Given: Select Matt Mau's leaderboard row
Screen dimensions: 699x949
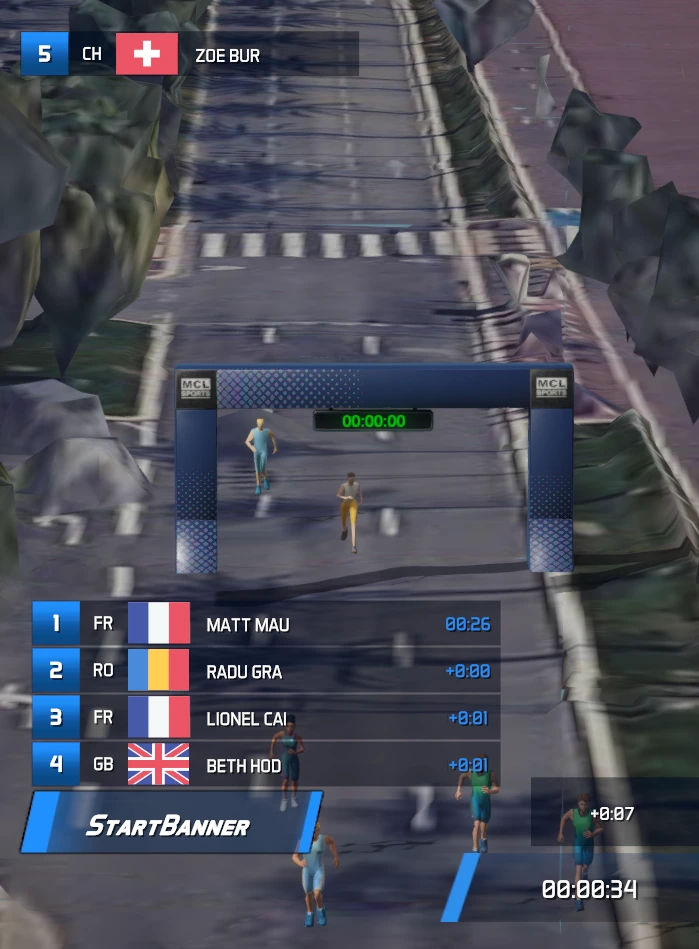Looking at the screenshot, I should 265,624.
